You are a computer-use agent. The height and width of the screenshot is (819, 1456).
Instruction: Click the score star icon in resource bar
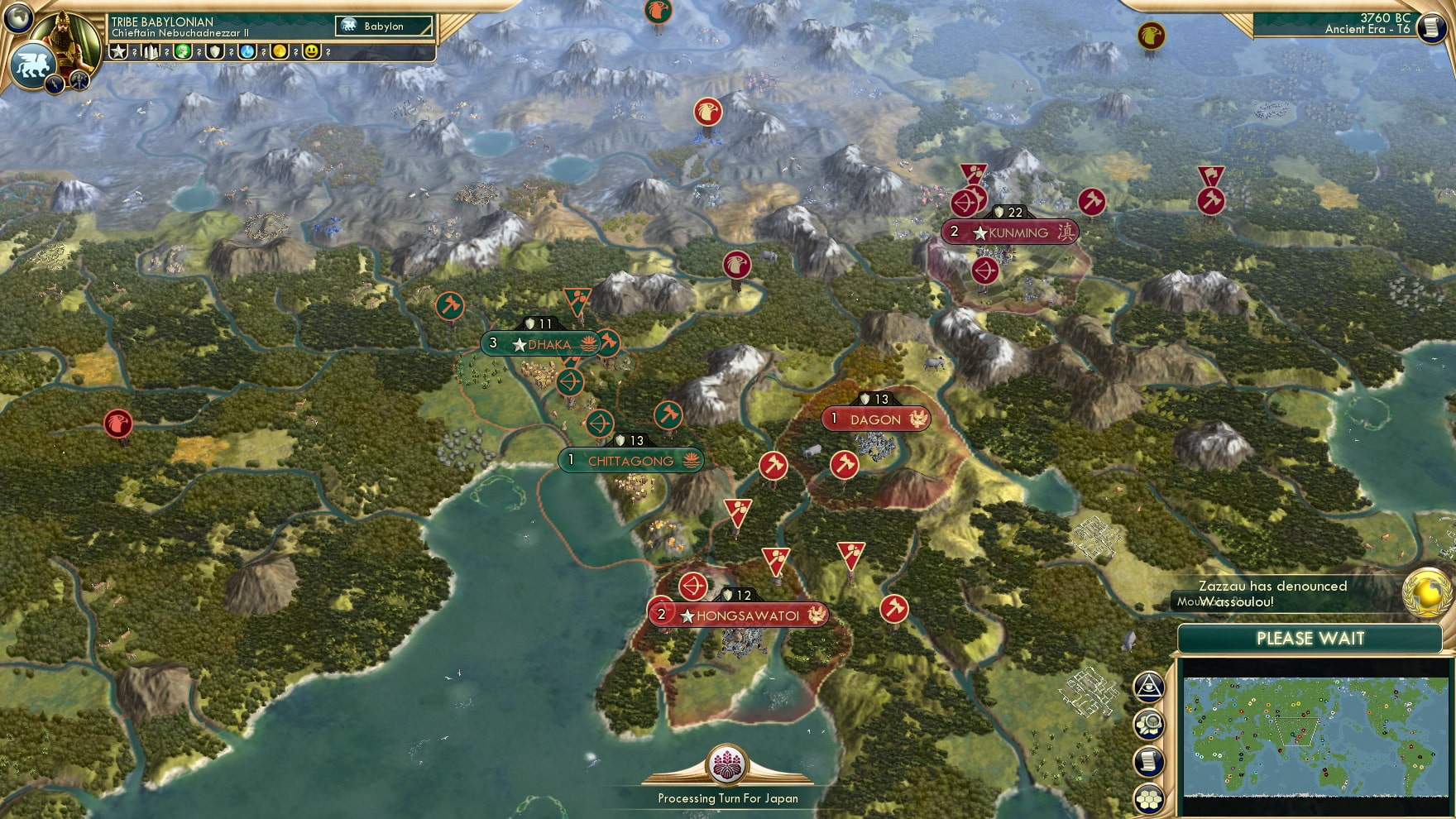click(x=117, y=52)
